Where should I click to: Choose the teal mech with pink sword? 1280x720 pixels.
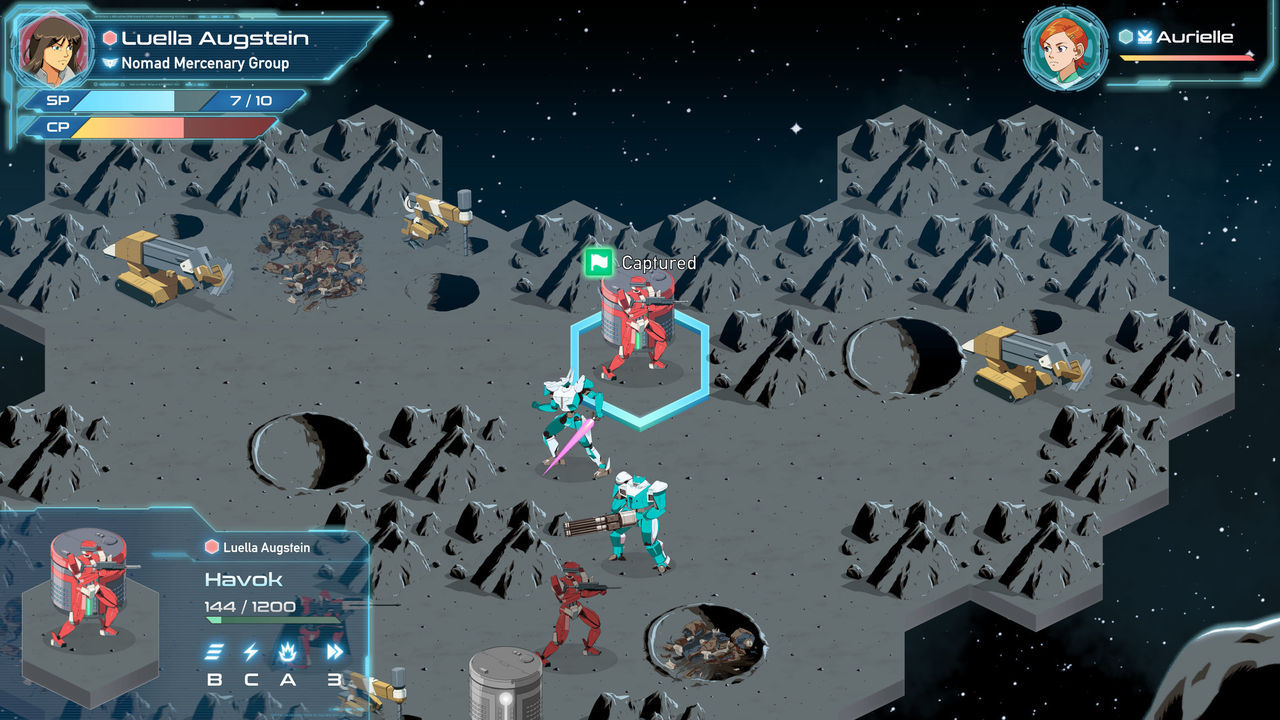(573, 422)
